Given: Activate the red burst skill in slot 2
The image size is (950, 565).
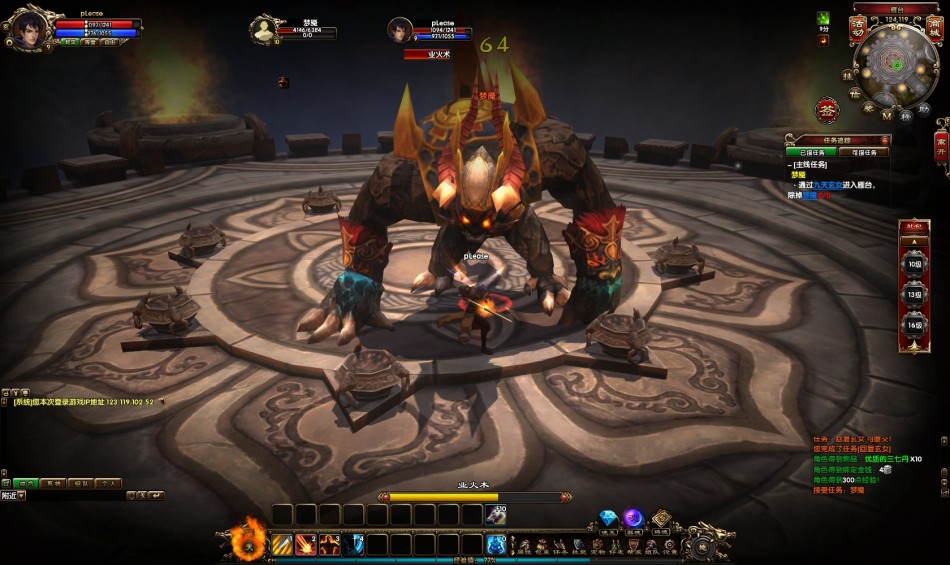Looking at the screenshot, I should tap(306, 545).
